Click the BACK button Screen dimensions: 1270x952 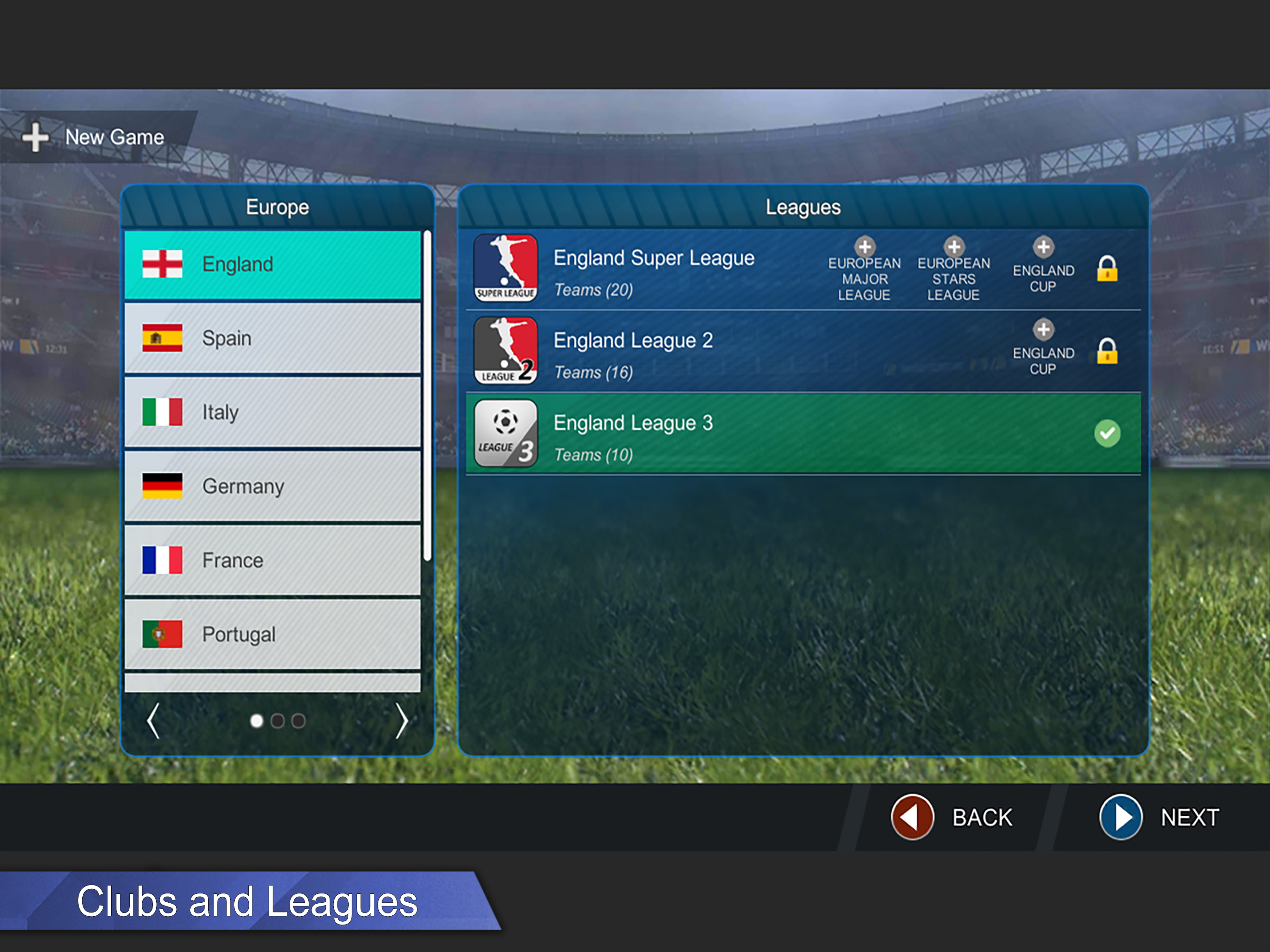952,817
